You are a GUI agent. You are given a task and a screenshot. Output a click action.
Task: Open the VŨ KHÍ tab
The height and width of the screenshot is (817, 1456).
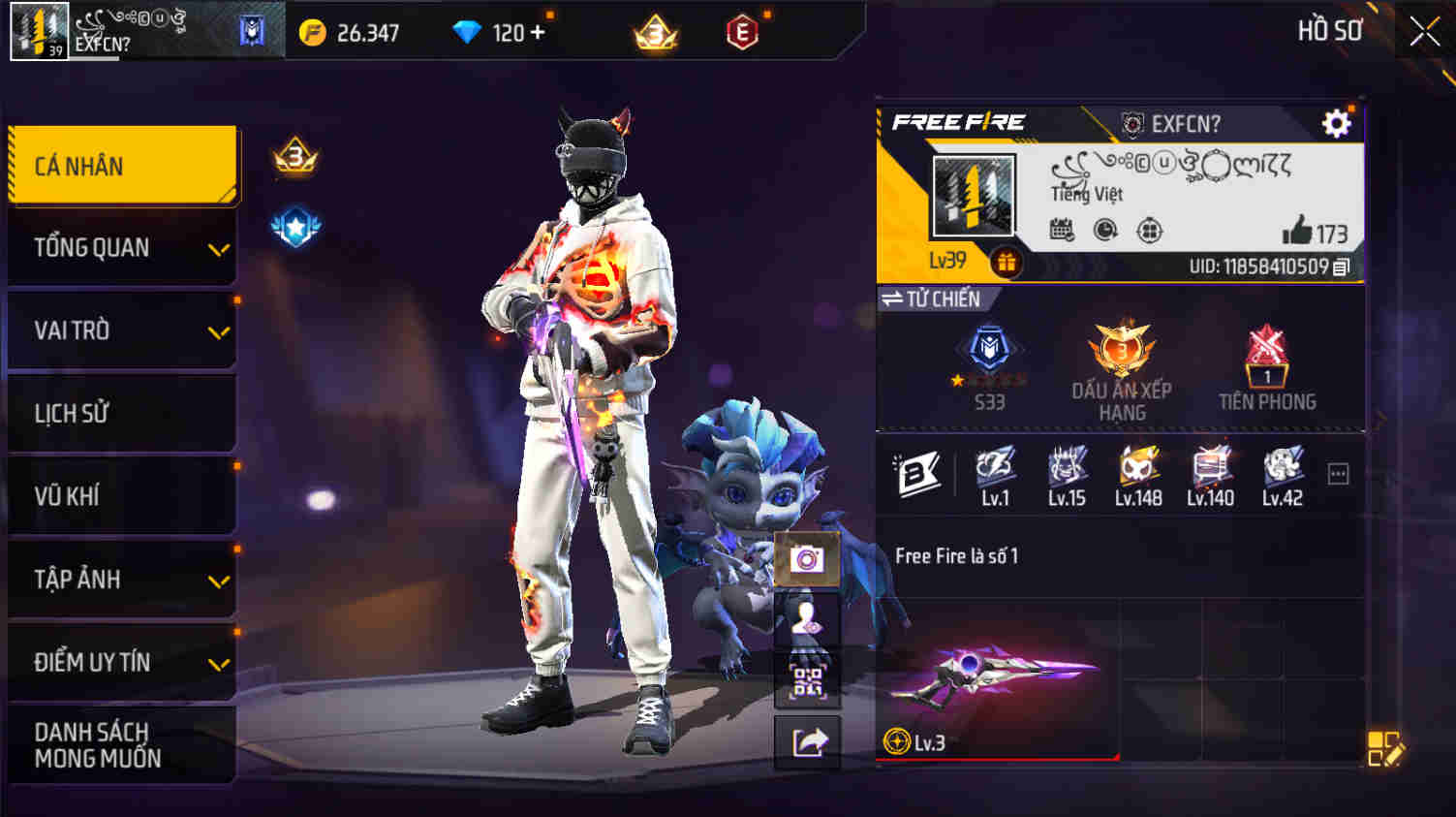point(121,496)
